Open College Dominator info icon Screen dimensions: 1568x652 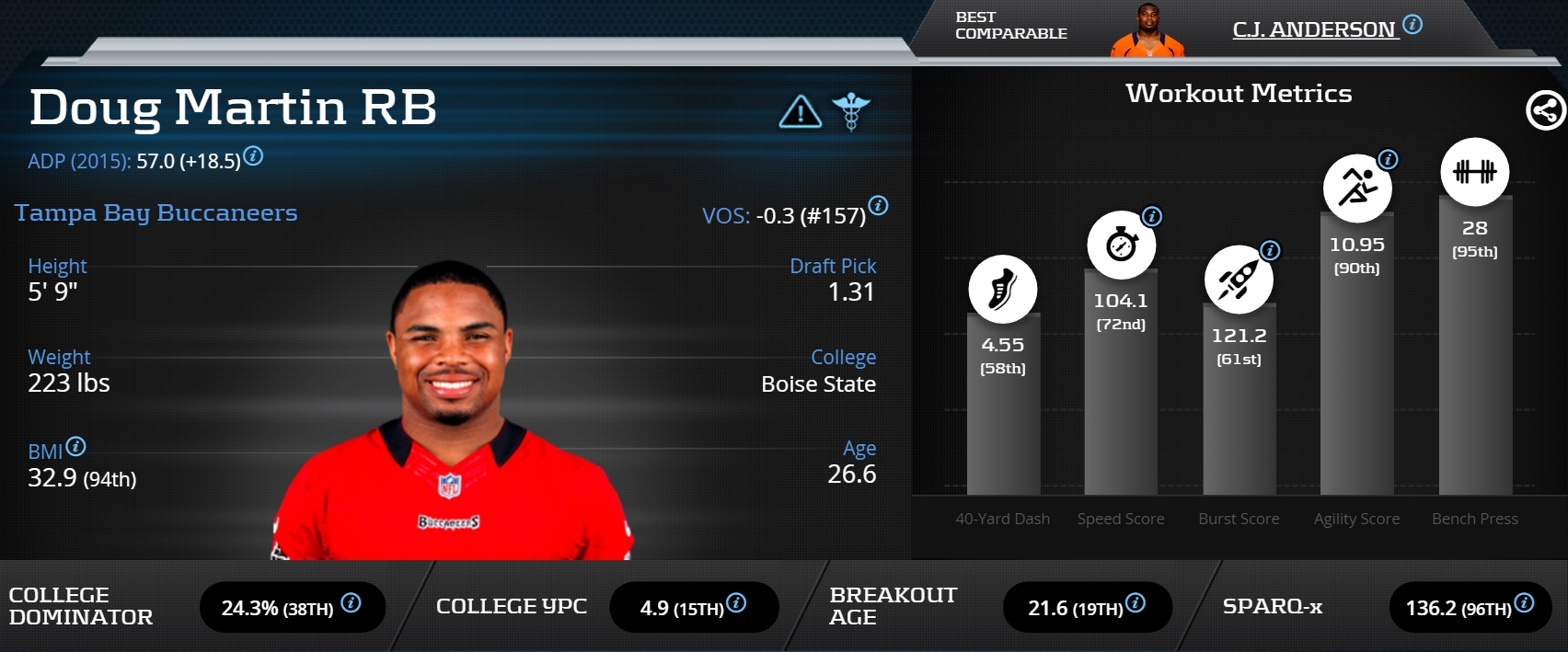[x=351, y=603]
